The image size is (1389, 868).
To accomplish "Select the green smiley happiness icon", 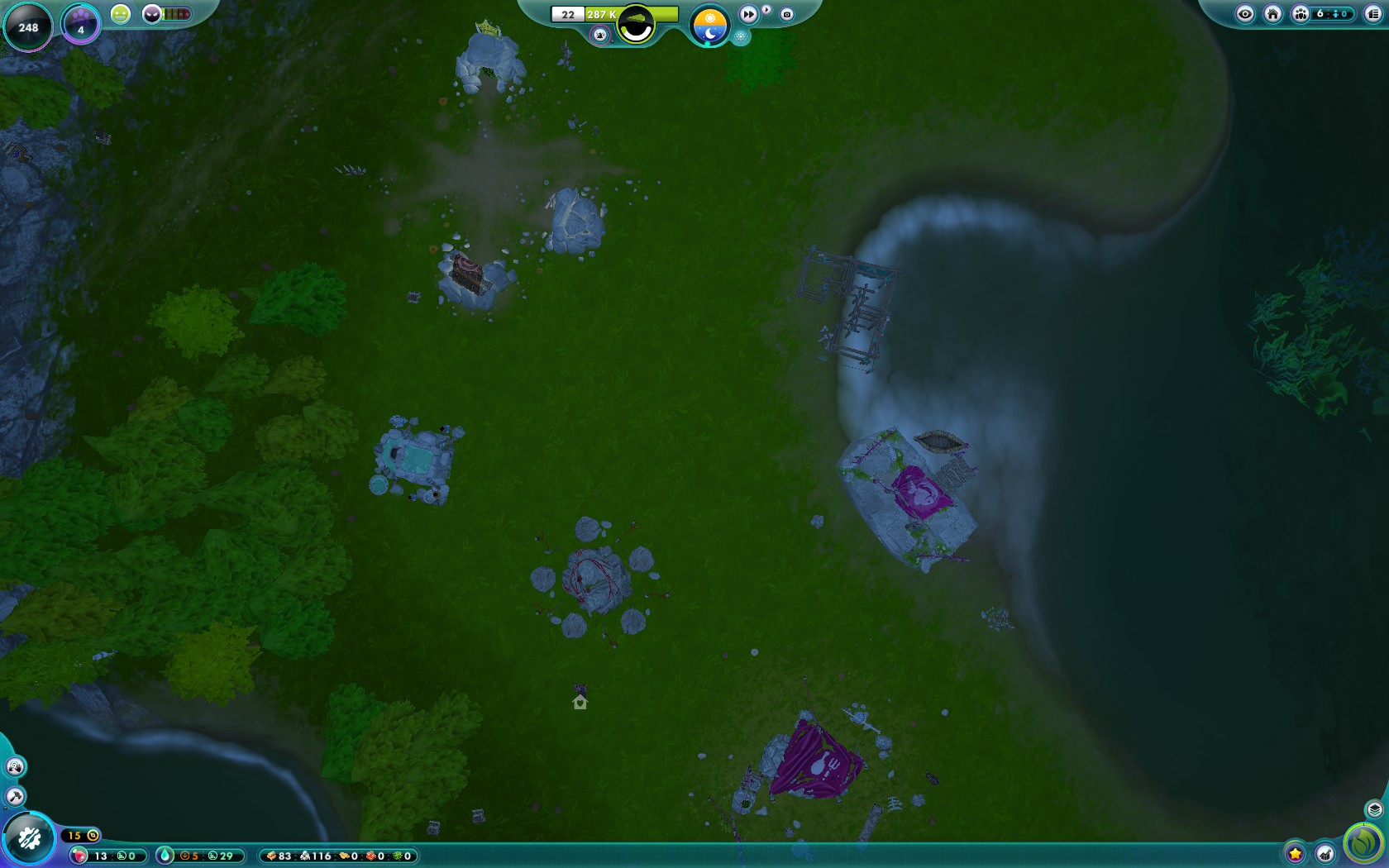I will (121, 14).
